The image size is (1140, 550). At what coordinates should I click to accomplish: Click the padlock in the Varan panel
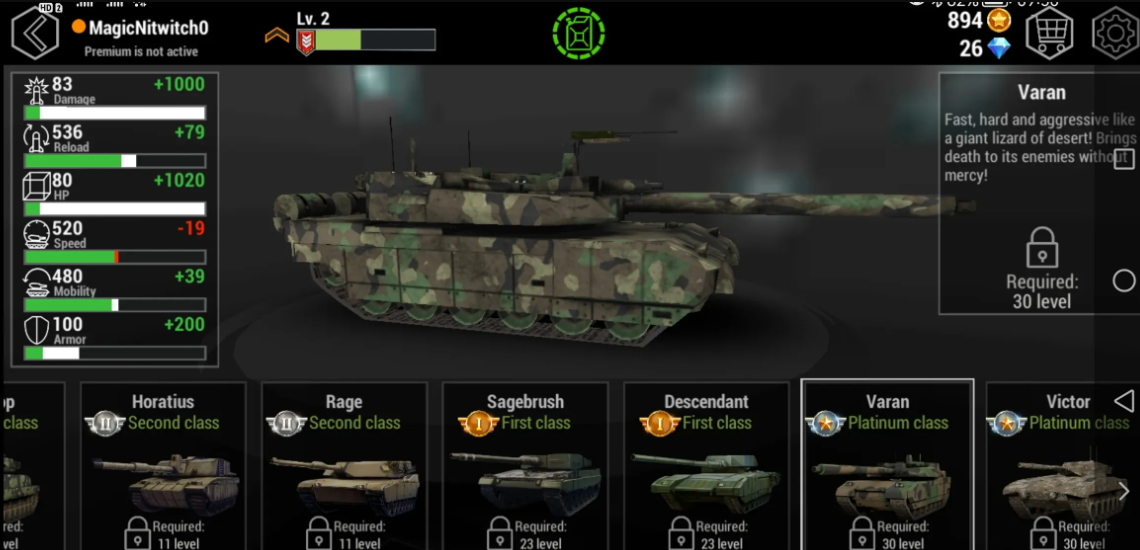(1042, 247)
